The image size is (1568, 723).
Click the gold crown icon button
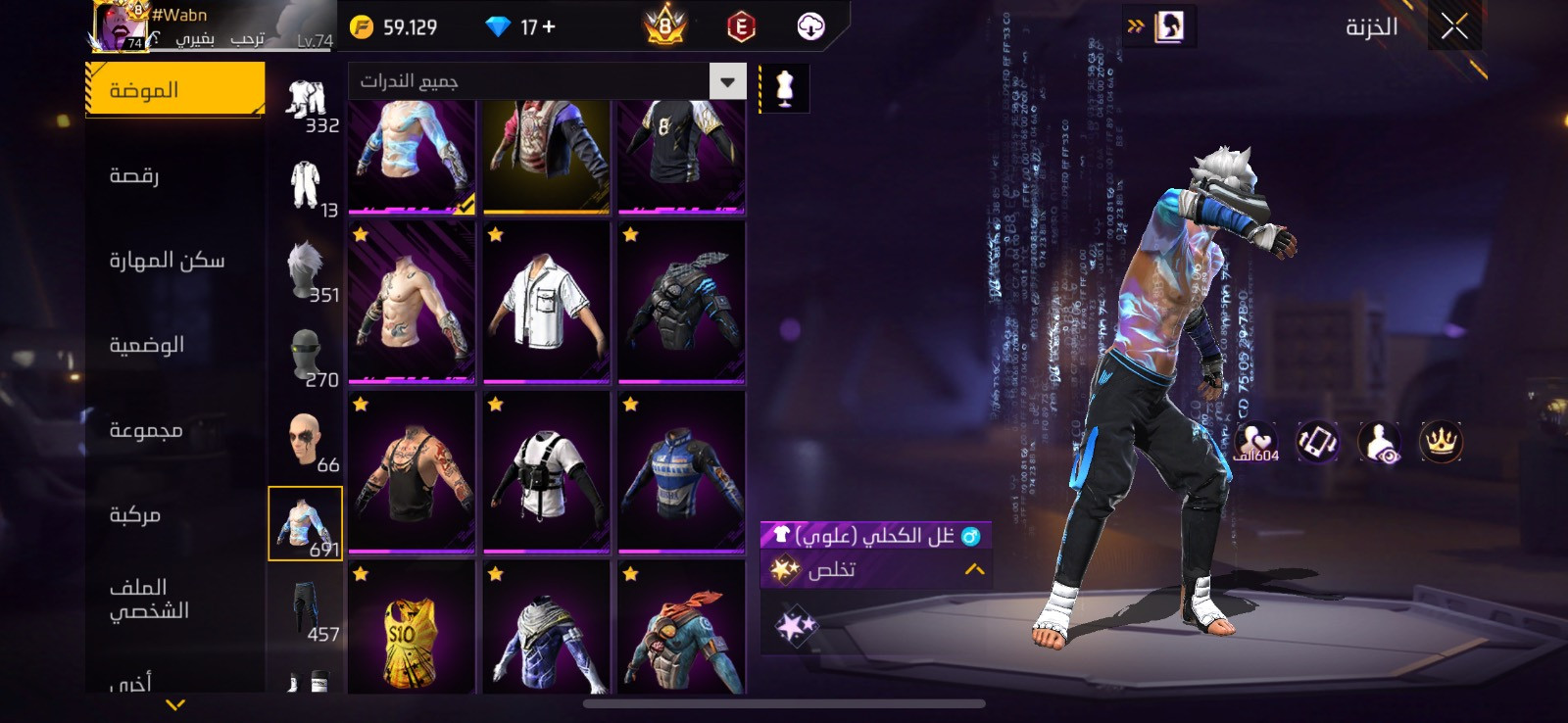tap(1441, 442)
